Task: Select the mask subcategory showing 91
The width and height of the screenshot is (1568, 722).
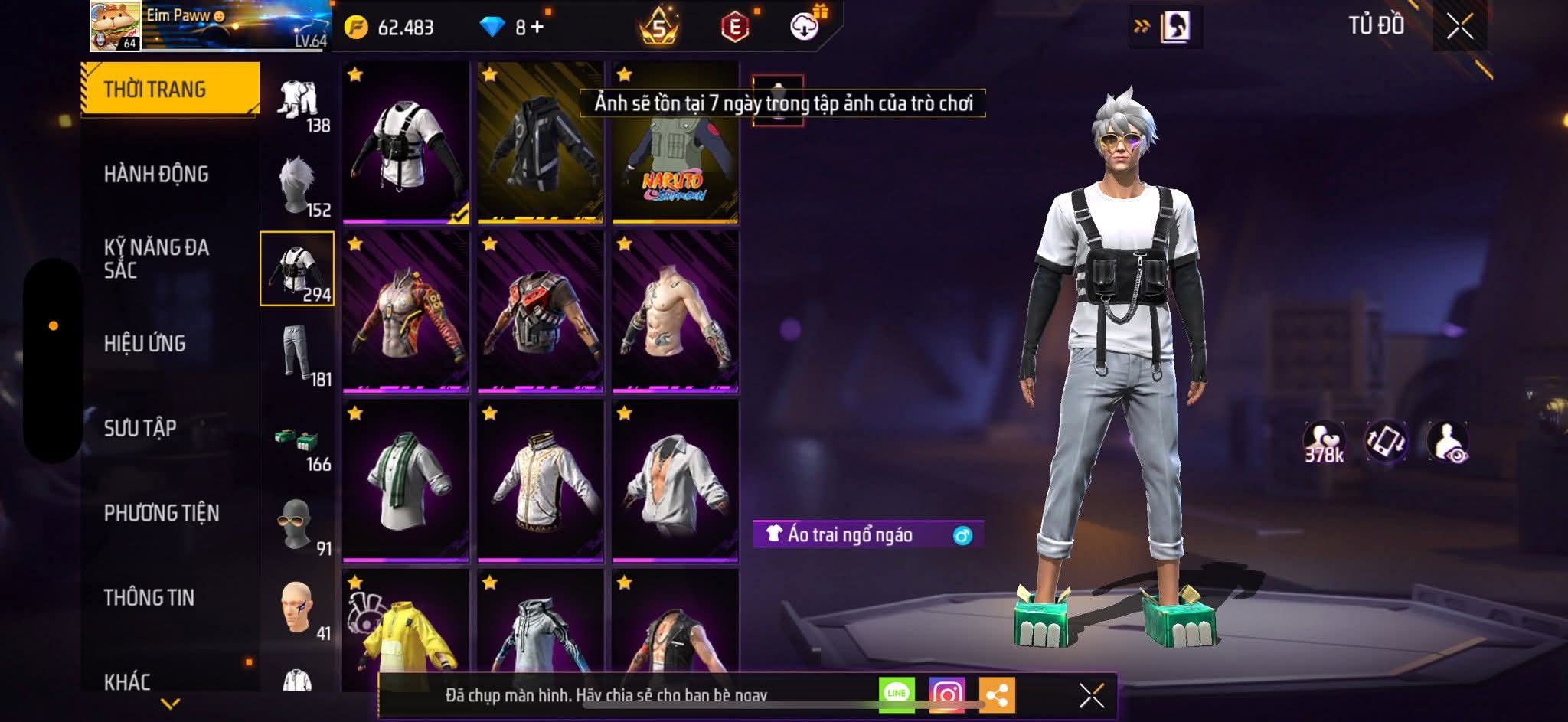Action: pos(298,524)
